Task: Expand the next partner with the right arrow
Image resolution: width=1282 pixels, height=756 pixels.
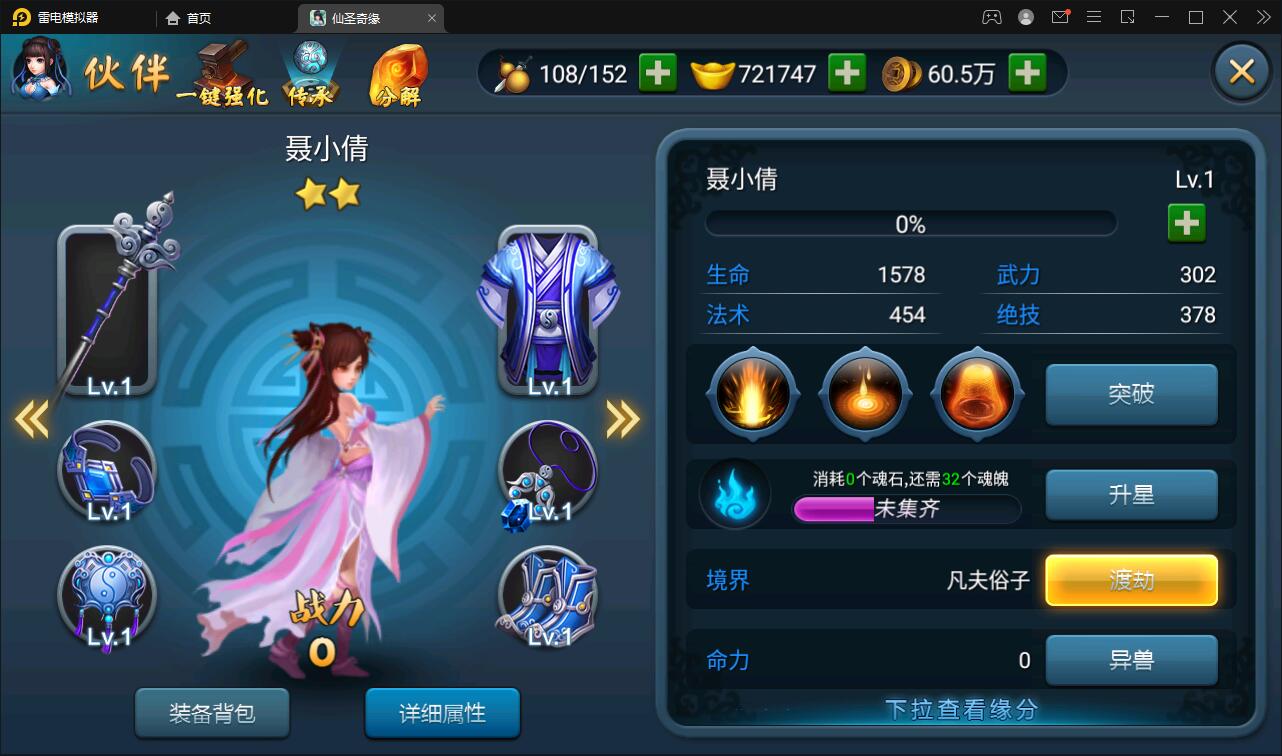Action: pos(621,420)
